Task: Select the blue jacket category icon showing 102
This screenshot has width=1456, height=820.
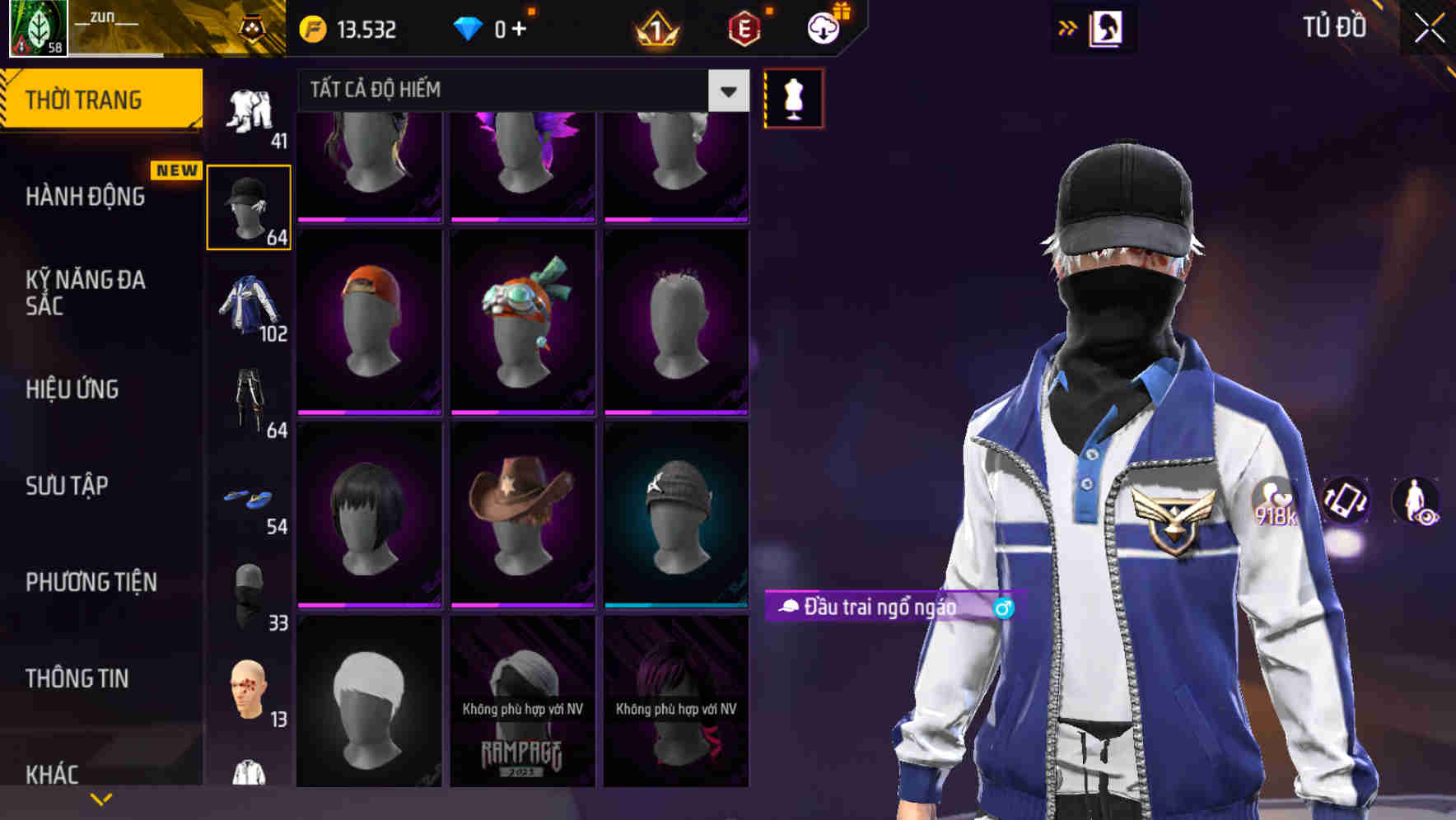Action: pos(249,311)
